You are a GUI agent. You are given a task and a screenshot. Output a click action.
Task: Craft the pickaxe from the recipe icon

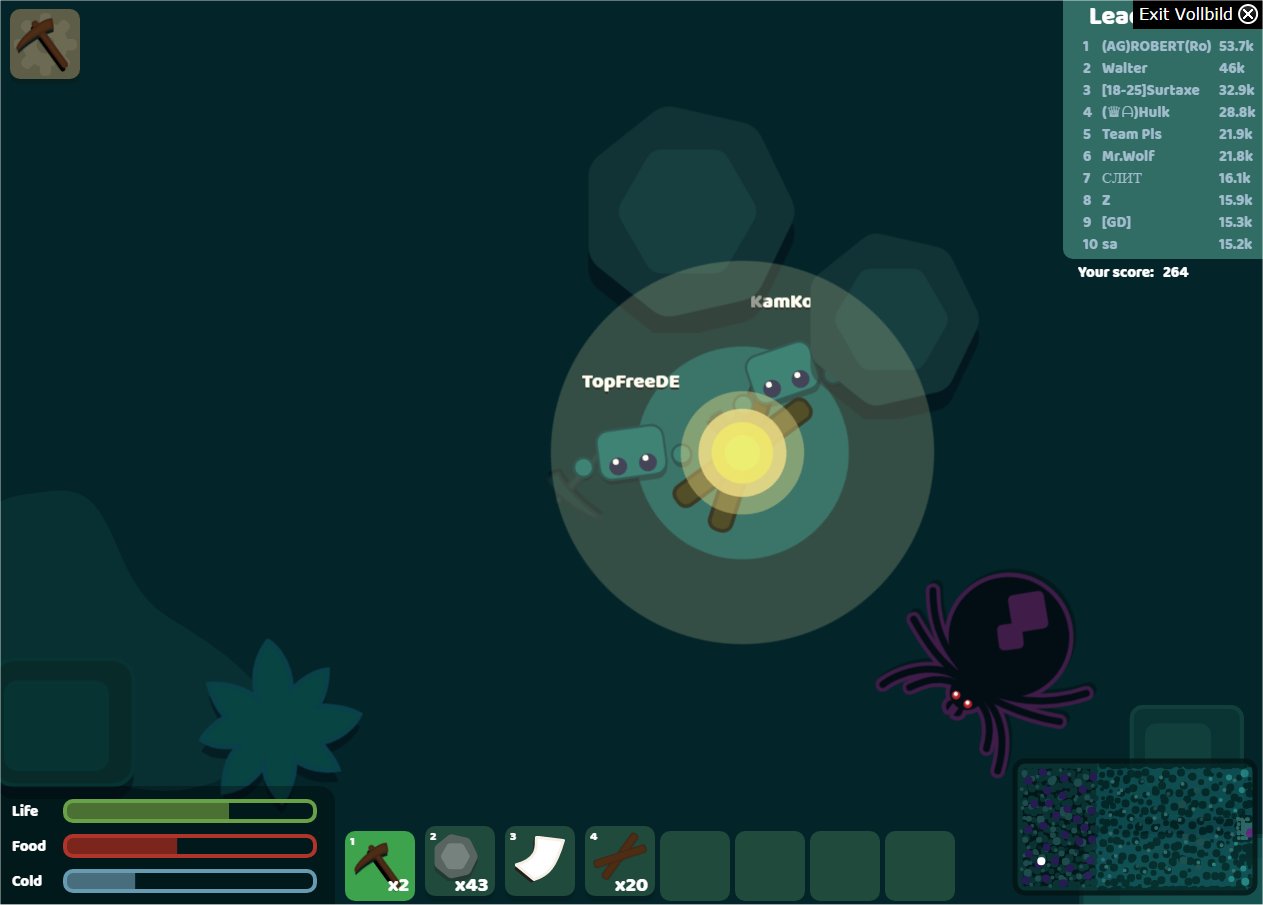coord(45,44)
